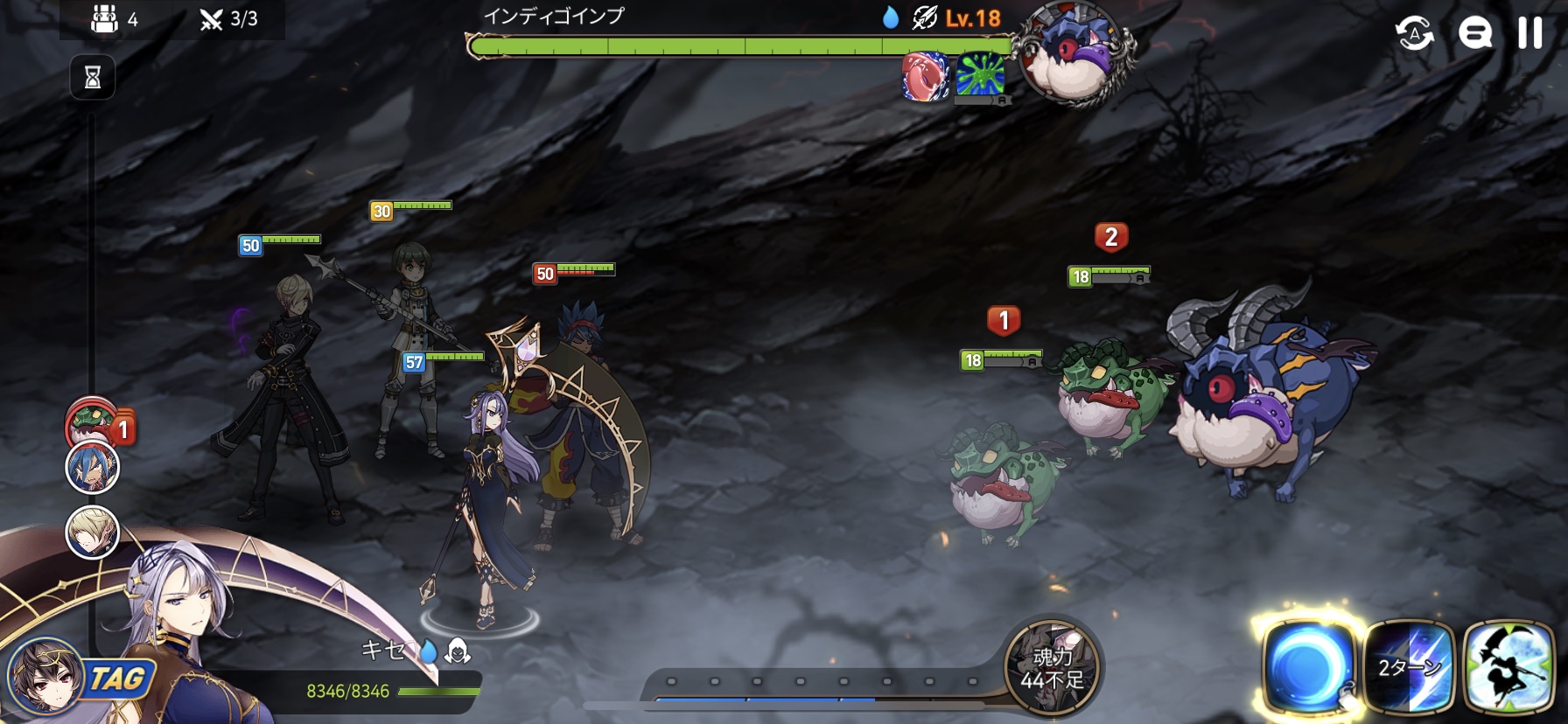Target the enemy marked with number 2

(x=1111, y=393)
